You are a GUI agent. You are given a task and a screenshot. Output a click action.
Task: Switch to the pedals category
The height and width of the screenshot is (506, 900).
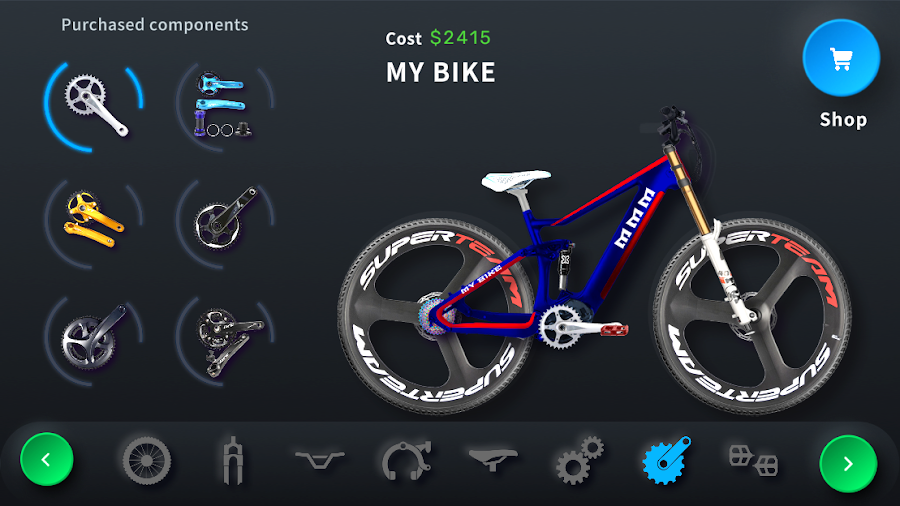tap(752, 461)
